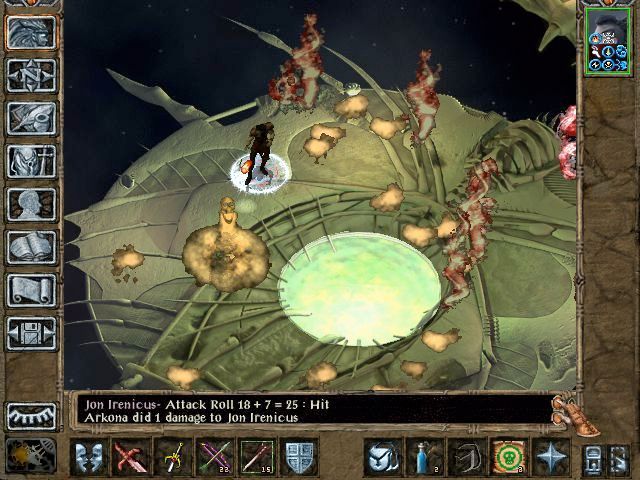Viewport: 640px width, 480px height.
Task: Open the special abilities star button
Action: (x=551, y=457)
